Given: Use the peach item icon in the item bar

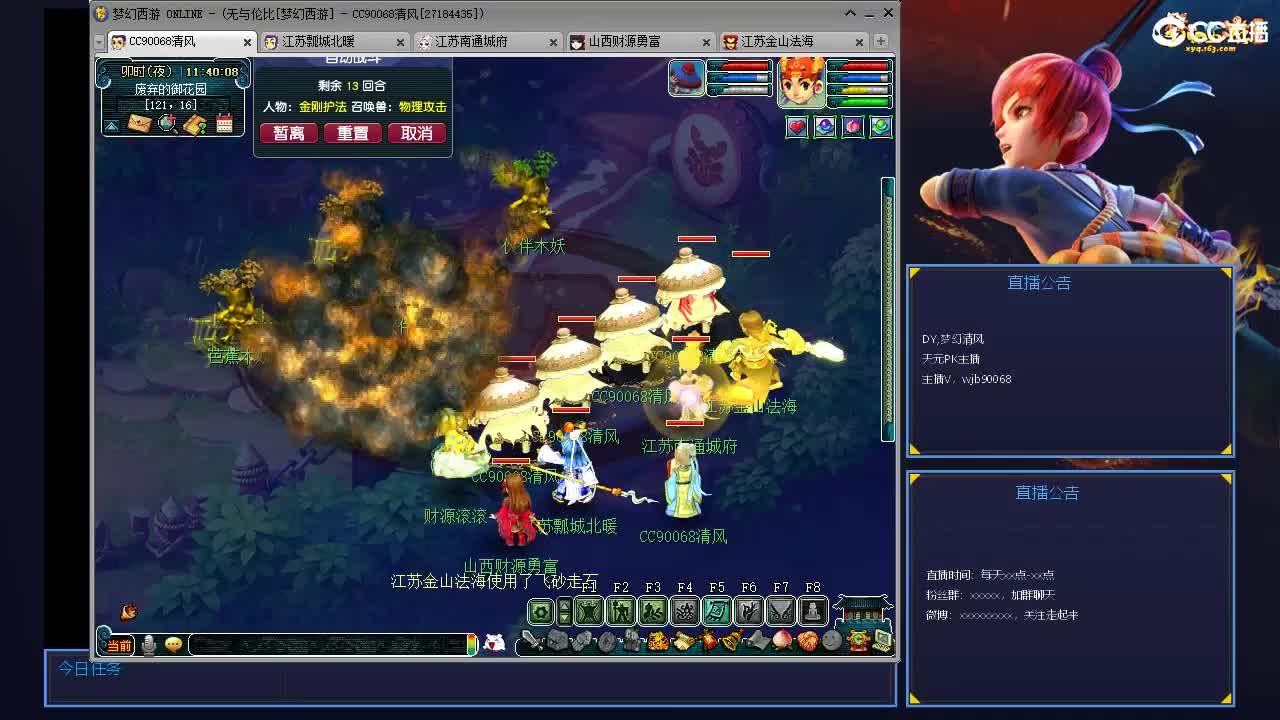Looking at the screenshot, I should click(781, 641).
